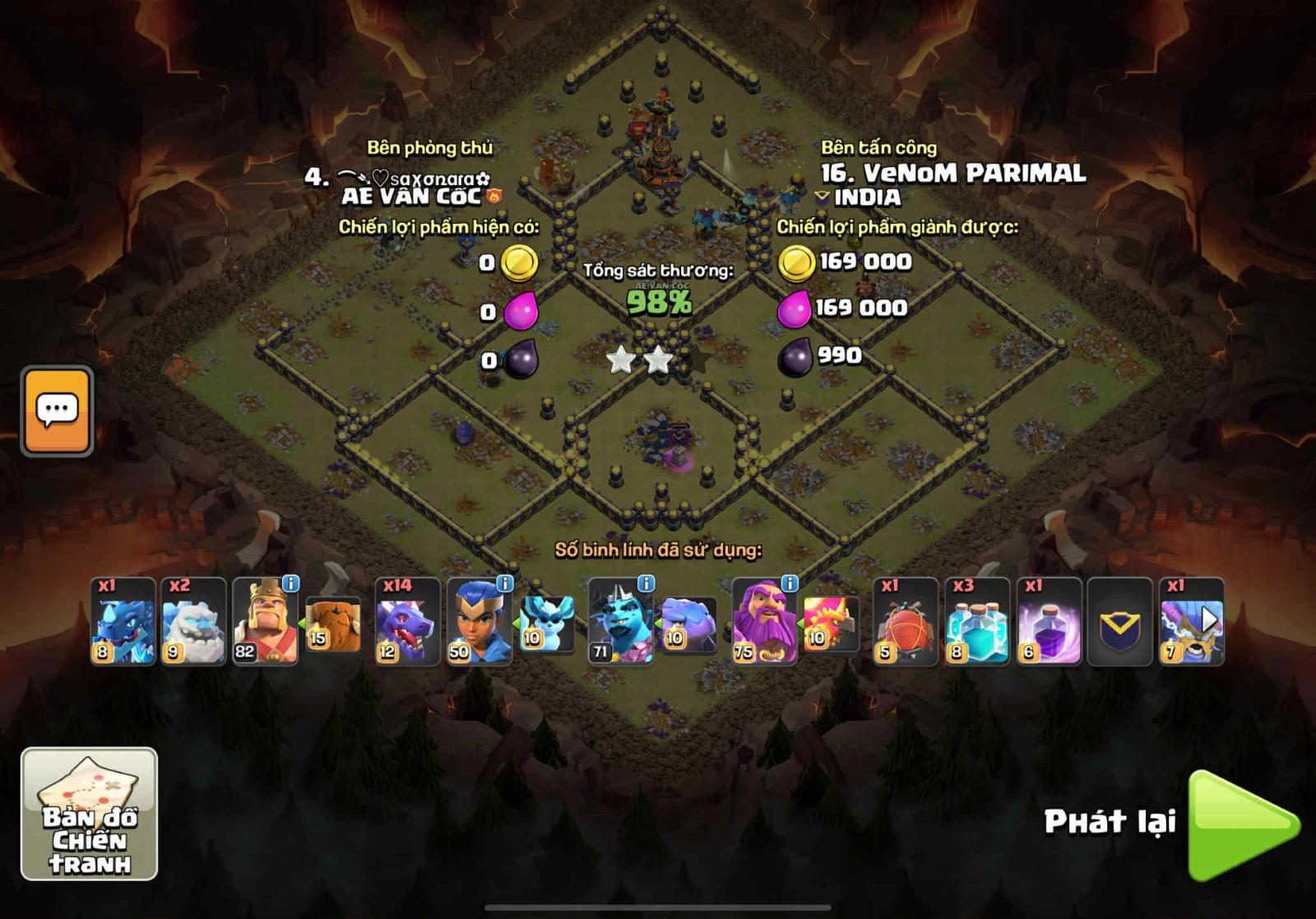Select the Barbarian King hero portrait
Screen dimensions: 1316x919
click(265, 622)
